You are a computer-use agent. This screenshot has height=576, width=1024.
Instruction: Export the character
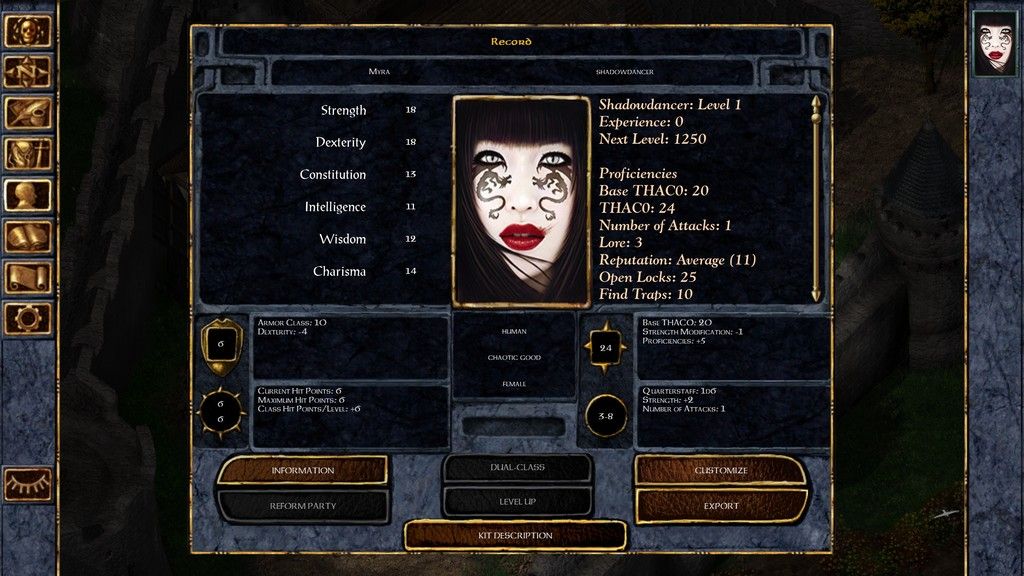pos(721,506)
